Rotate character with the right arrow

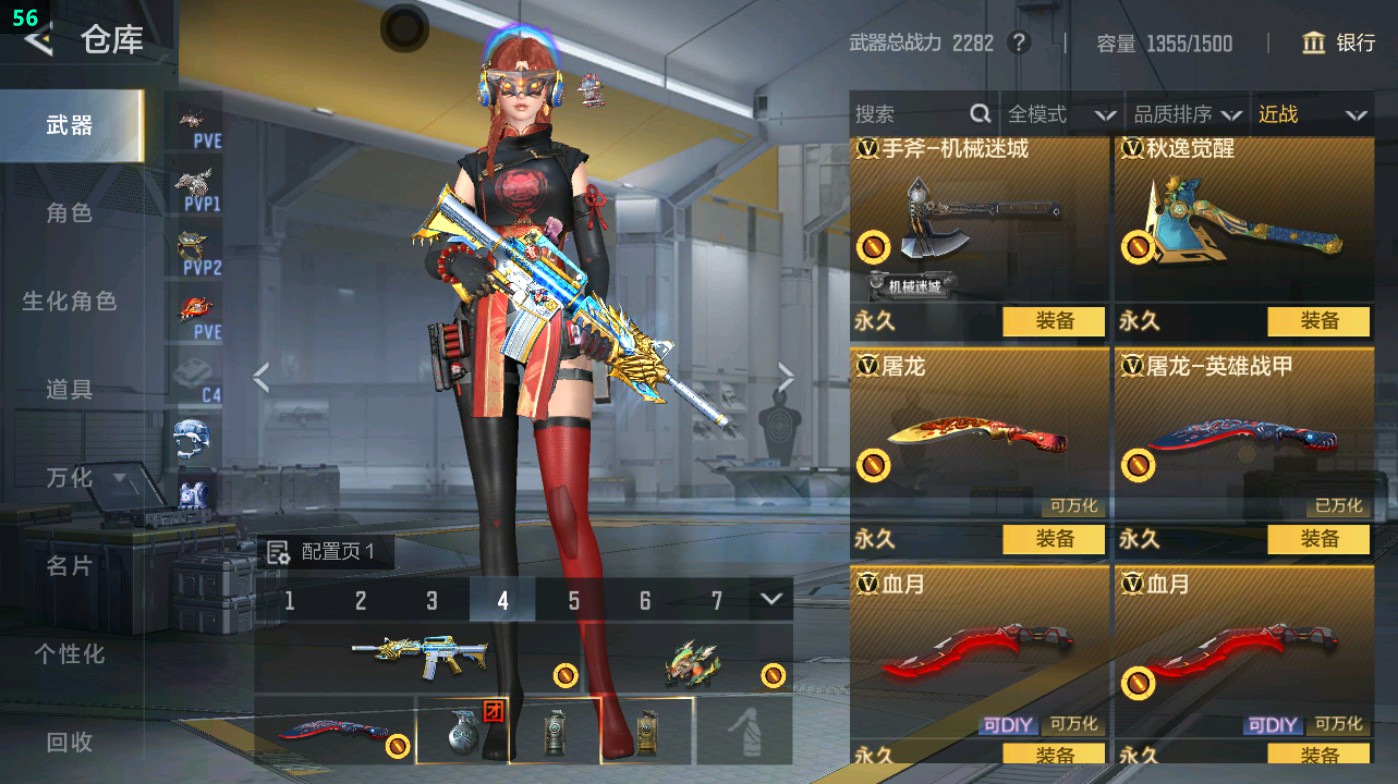pos(787,375)
